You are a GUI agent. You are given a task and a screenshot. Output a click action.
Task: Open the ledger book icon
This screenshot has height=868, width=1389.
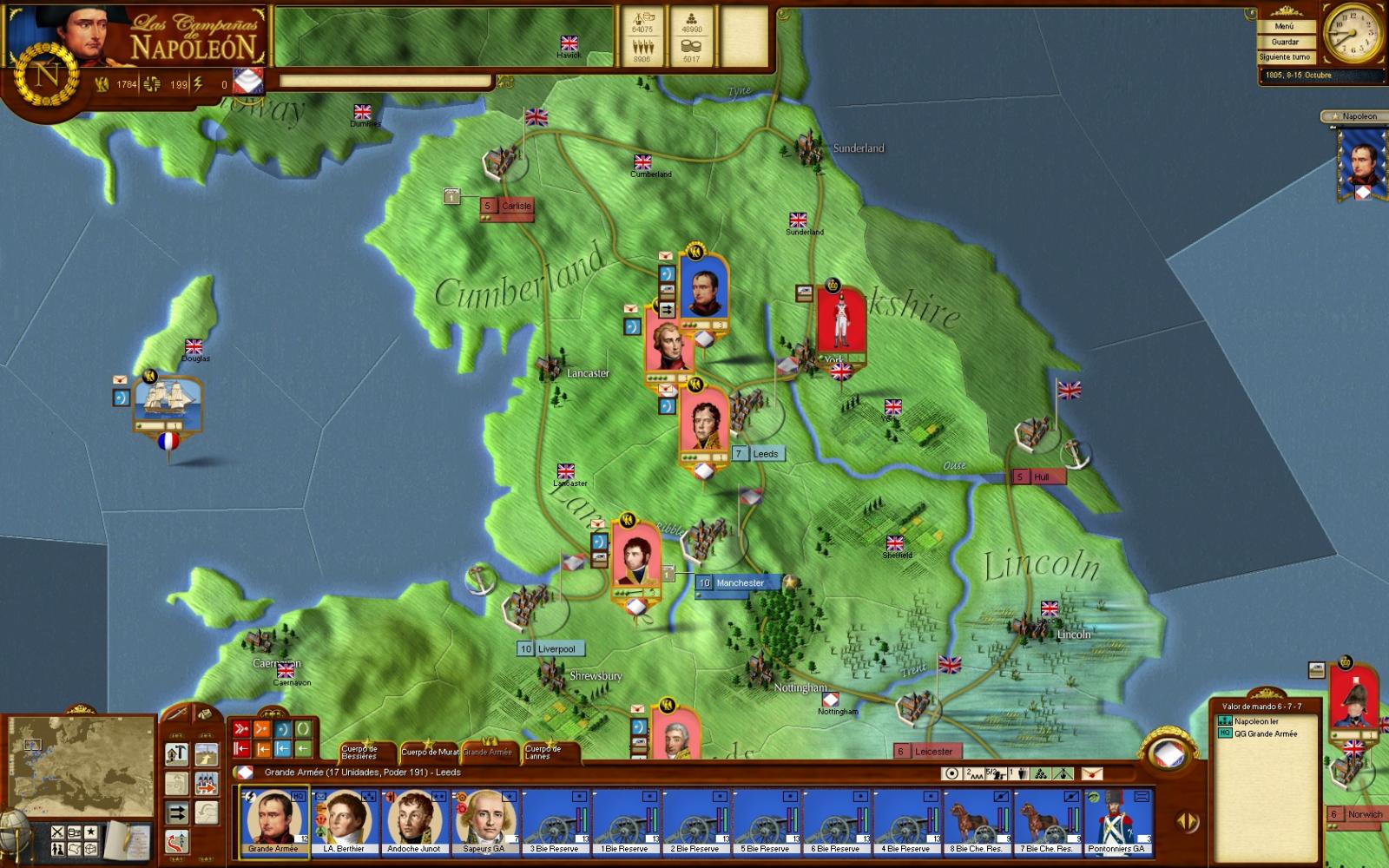pos(129,838)
